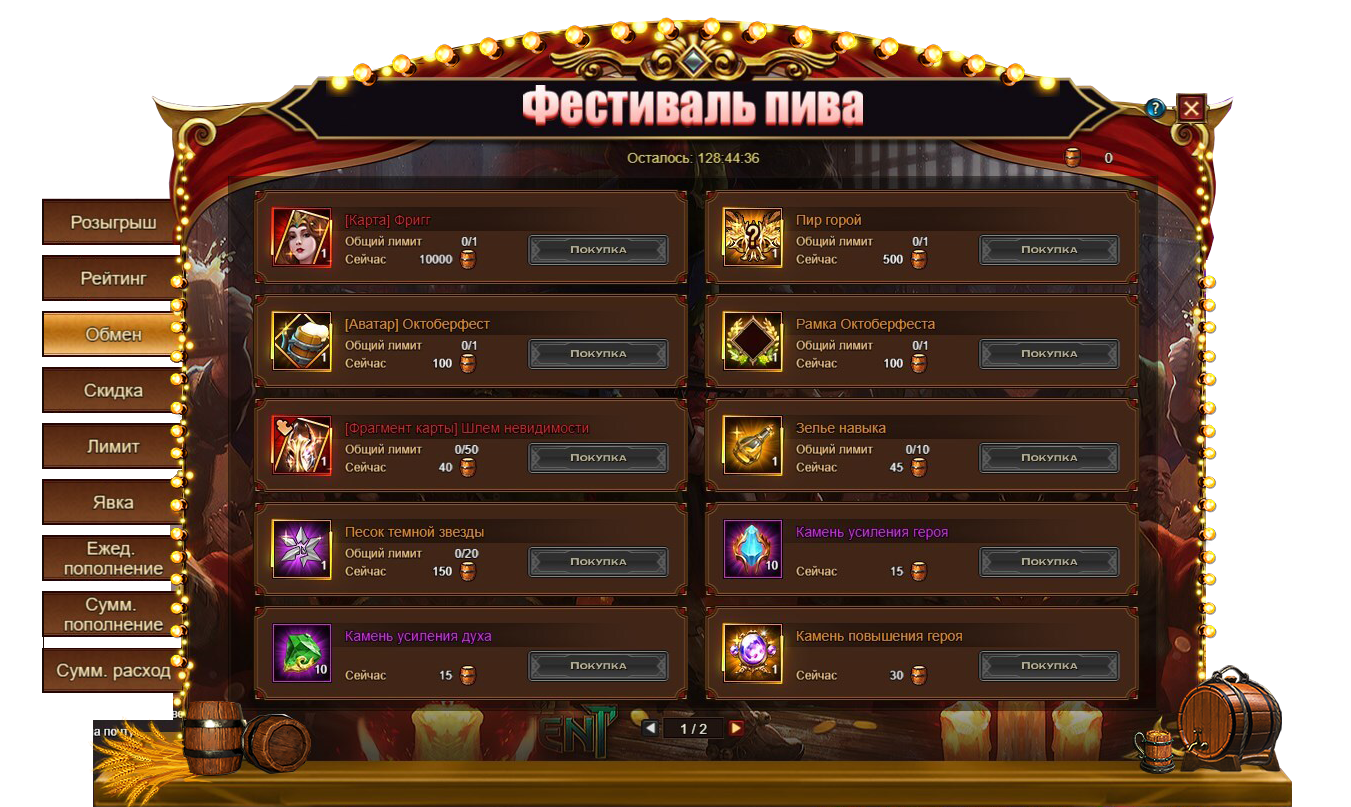
Task: Open the Ежед. пополнение tab
Action: [112, 558]
